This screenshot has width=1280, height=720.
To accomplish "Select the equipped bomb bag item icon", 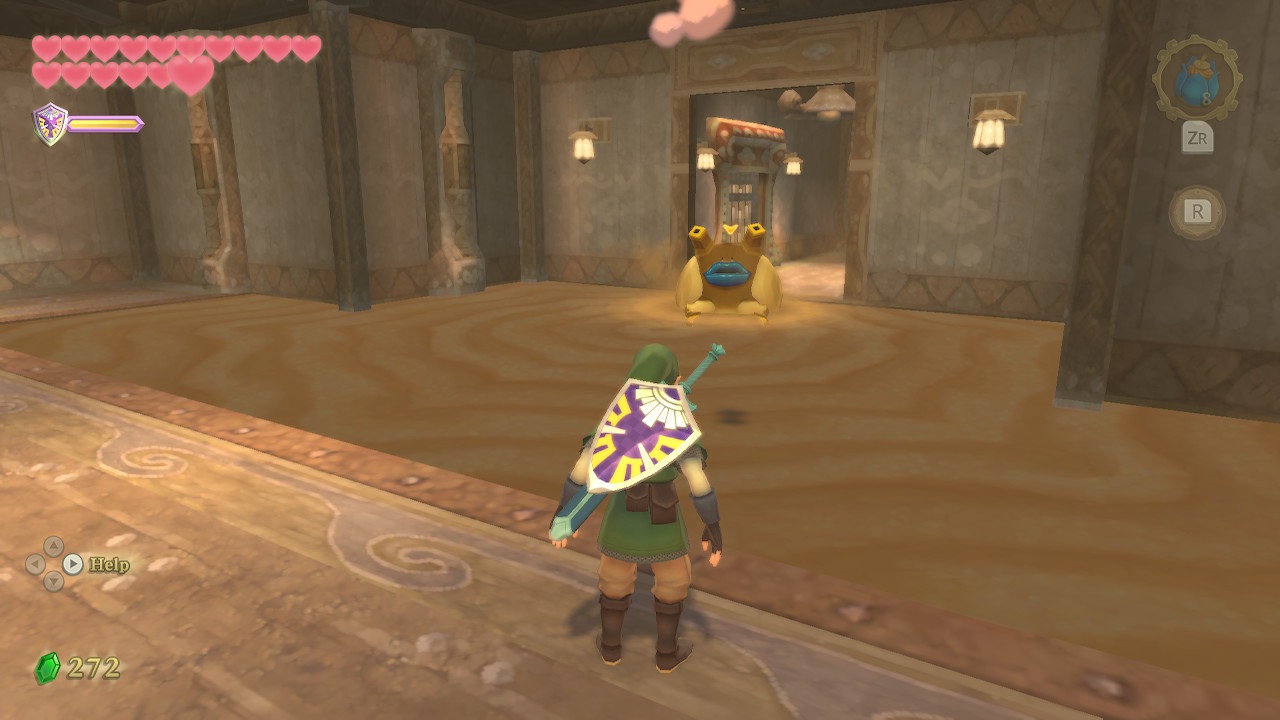I will [1197, 80].
